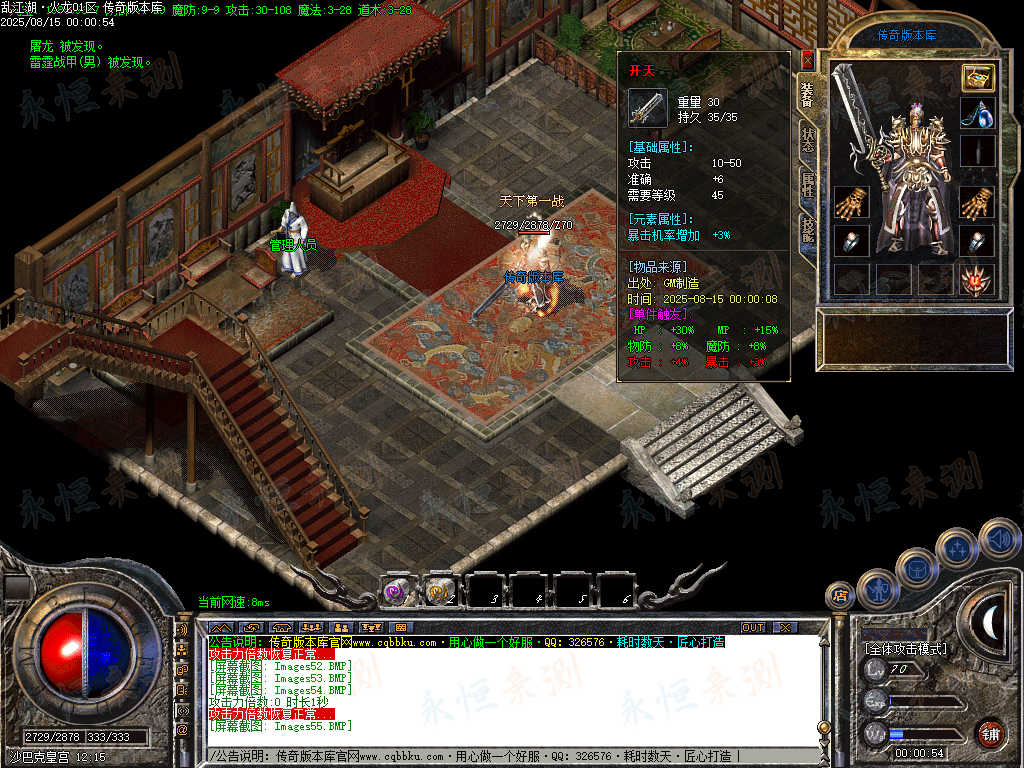The width and height of the screenshot is (1024, 768).
Task: Focus the chat text input line
Action: (x=500, y=756)
